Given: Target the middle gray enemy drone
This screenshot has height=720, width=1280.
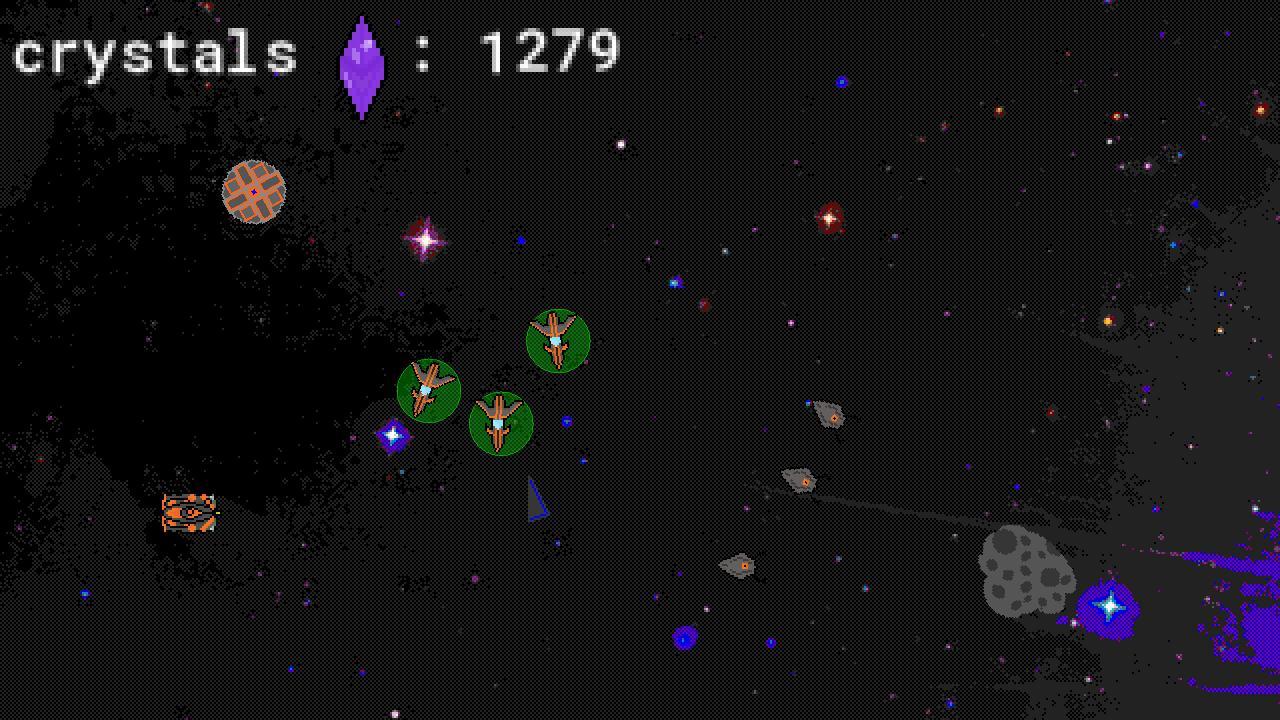Looking at the screenshot, I should tap(800, 479).
